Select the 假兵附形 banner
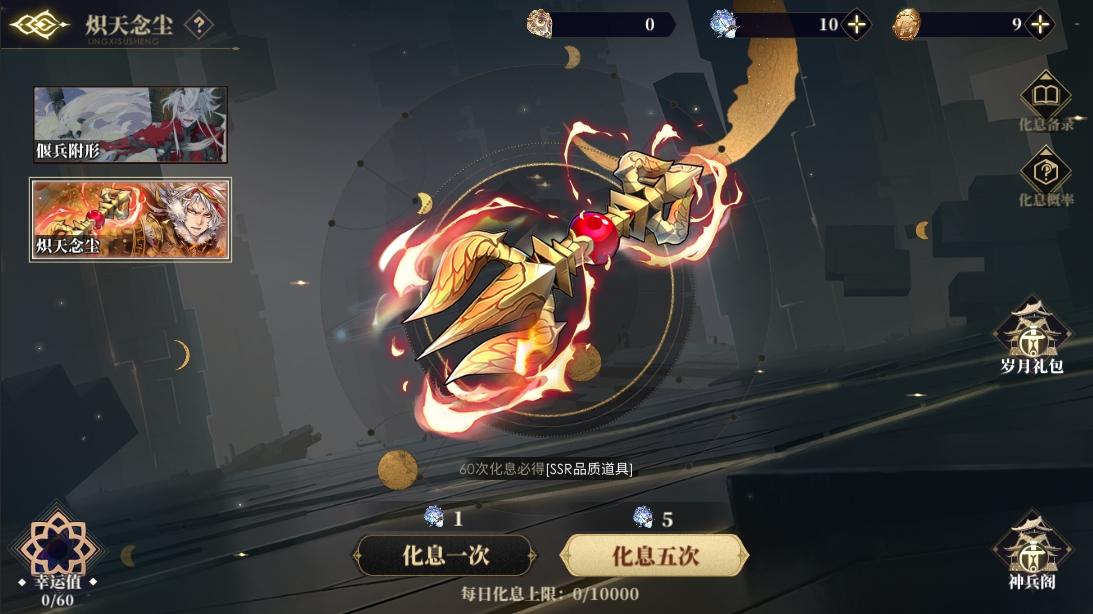Viewport: 1093px width, 614px height. tap(130, 125)
